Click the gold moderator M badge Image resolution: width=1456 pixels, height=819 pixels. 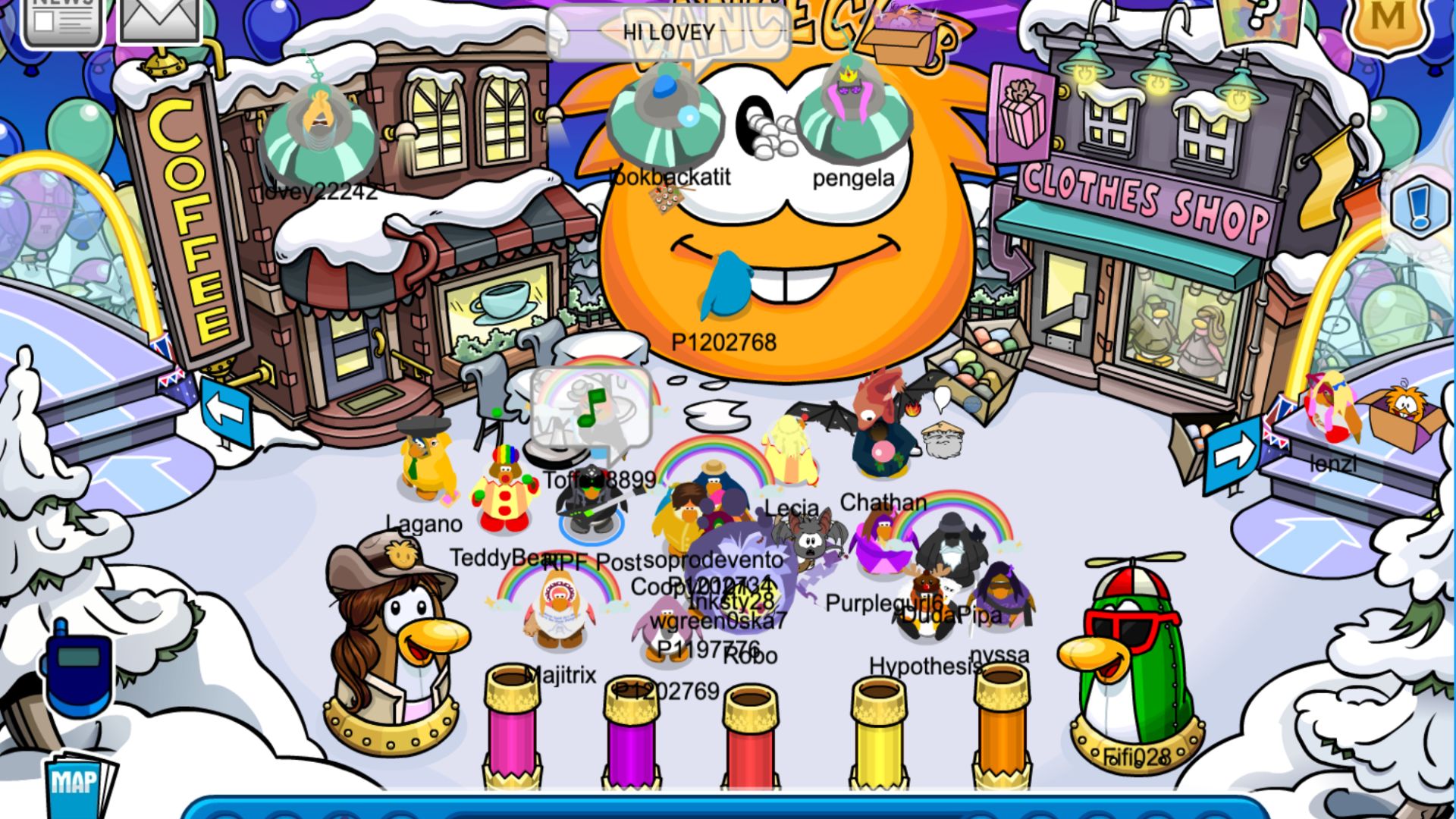[1387, 23]
